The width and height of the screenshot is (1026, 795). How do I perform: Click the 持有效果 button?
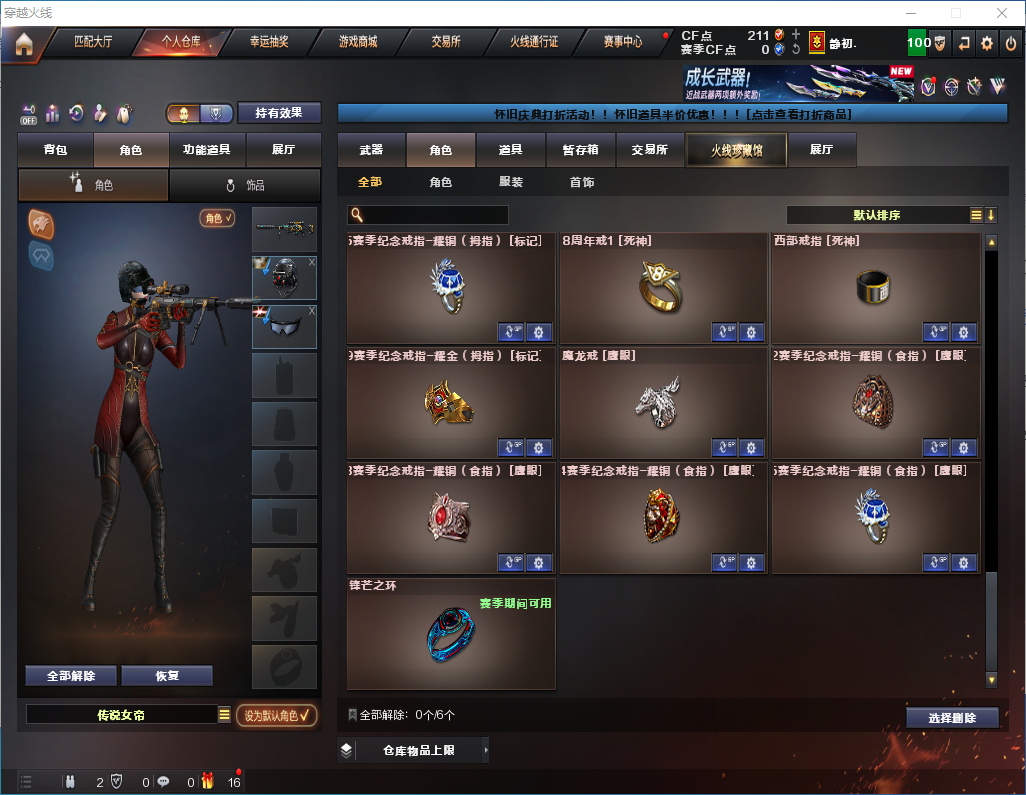[279, 113]
